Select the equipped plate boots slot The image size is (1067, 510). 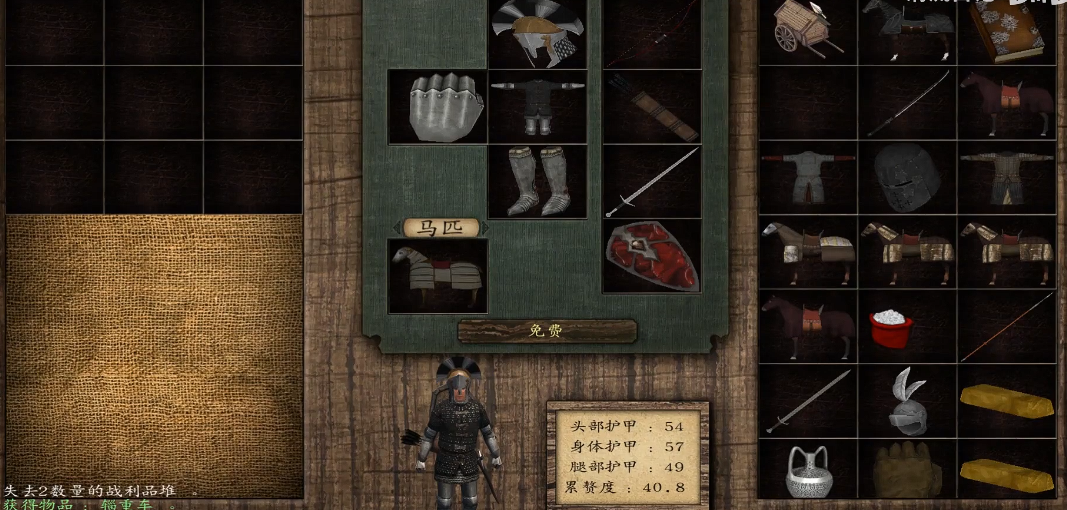537,181
